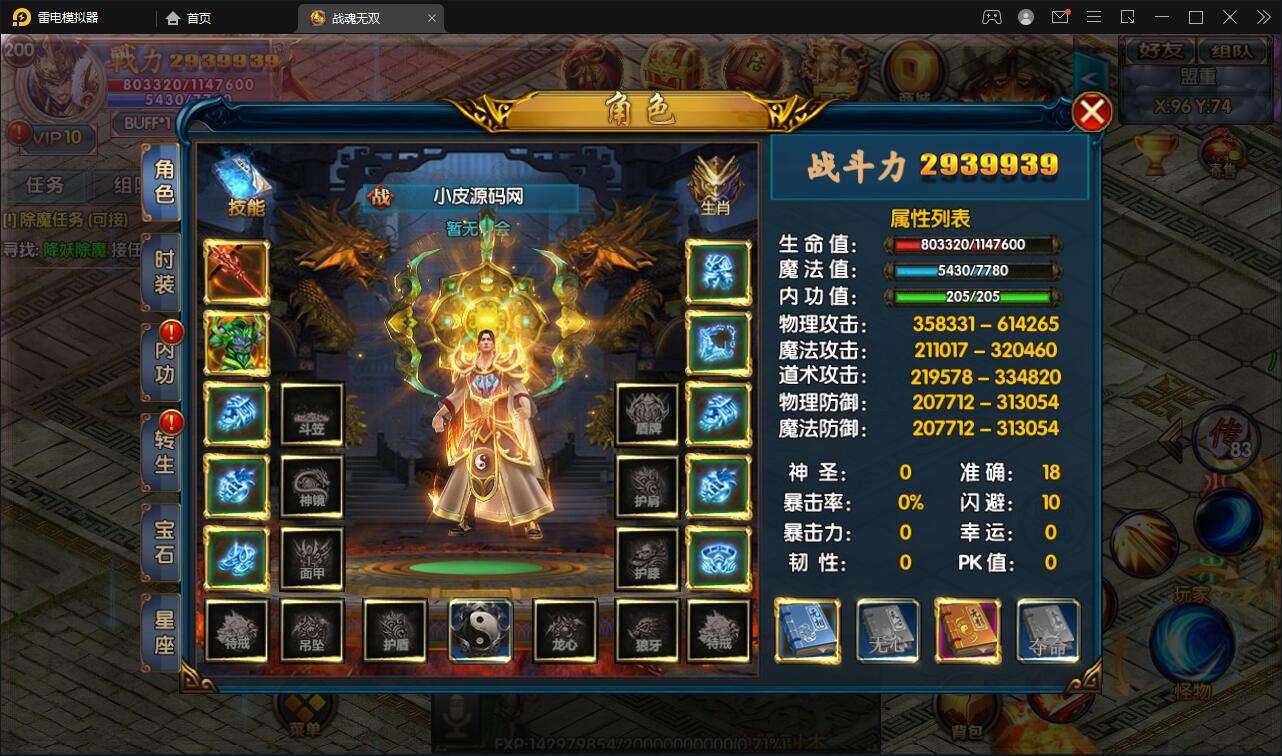Select the green armor equipment slot
The image size is (1282, 756).
237,343
